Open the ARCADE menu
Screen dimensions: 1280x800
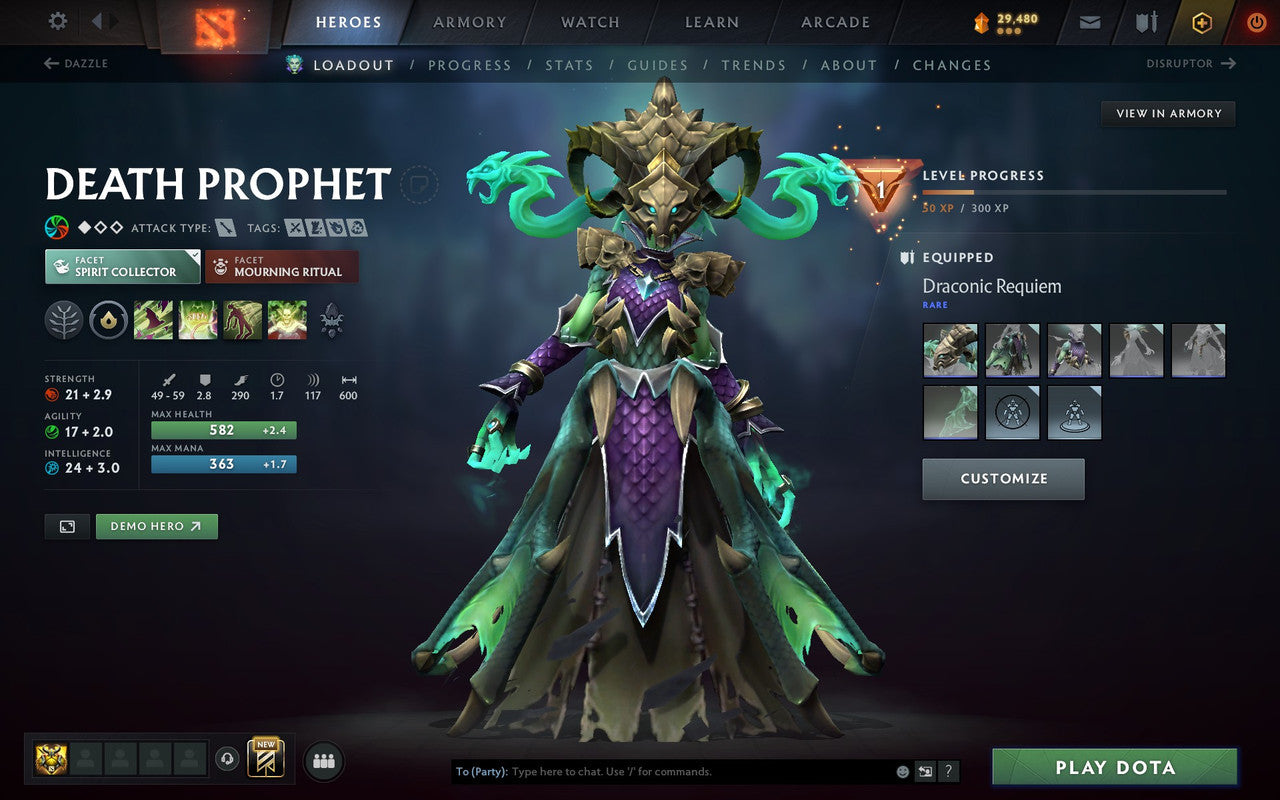[x=834, y=22]
